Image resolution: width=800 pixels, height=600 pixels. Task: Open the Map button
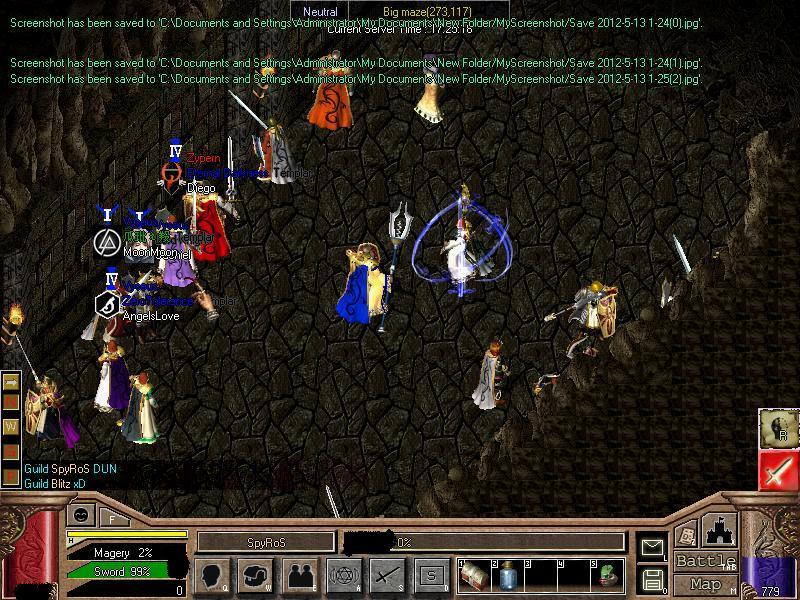click(705, 584)
